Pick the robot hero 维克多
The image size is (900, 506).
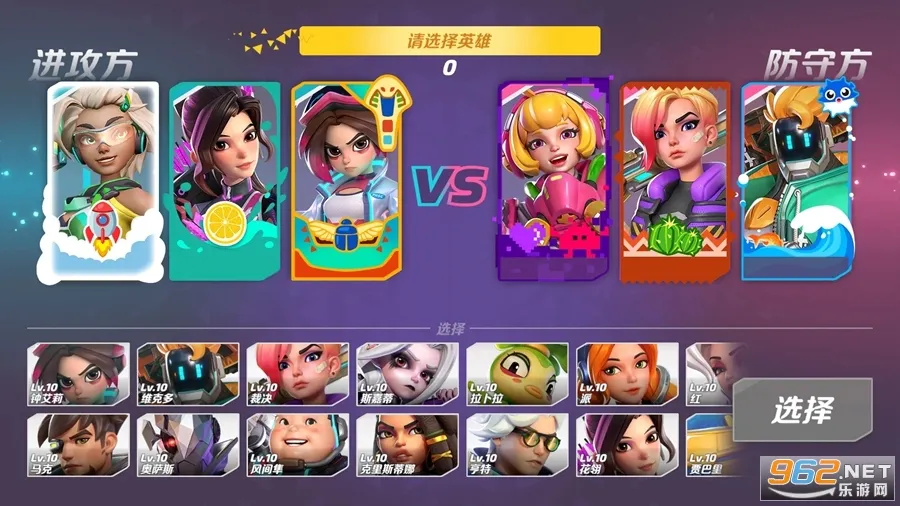(188, 373)
